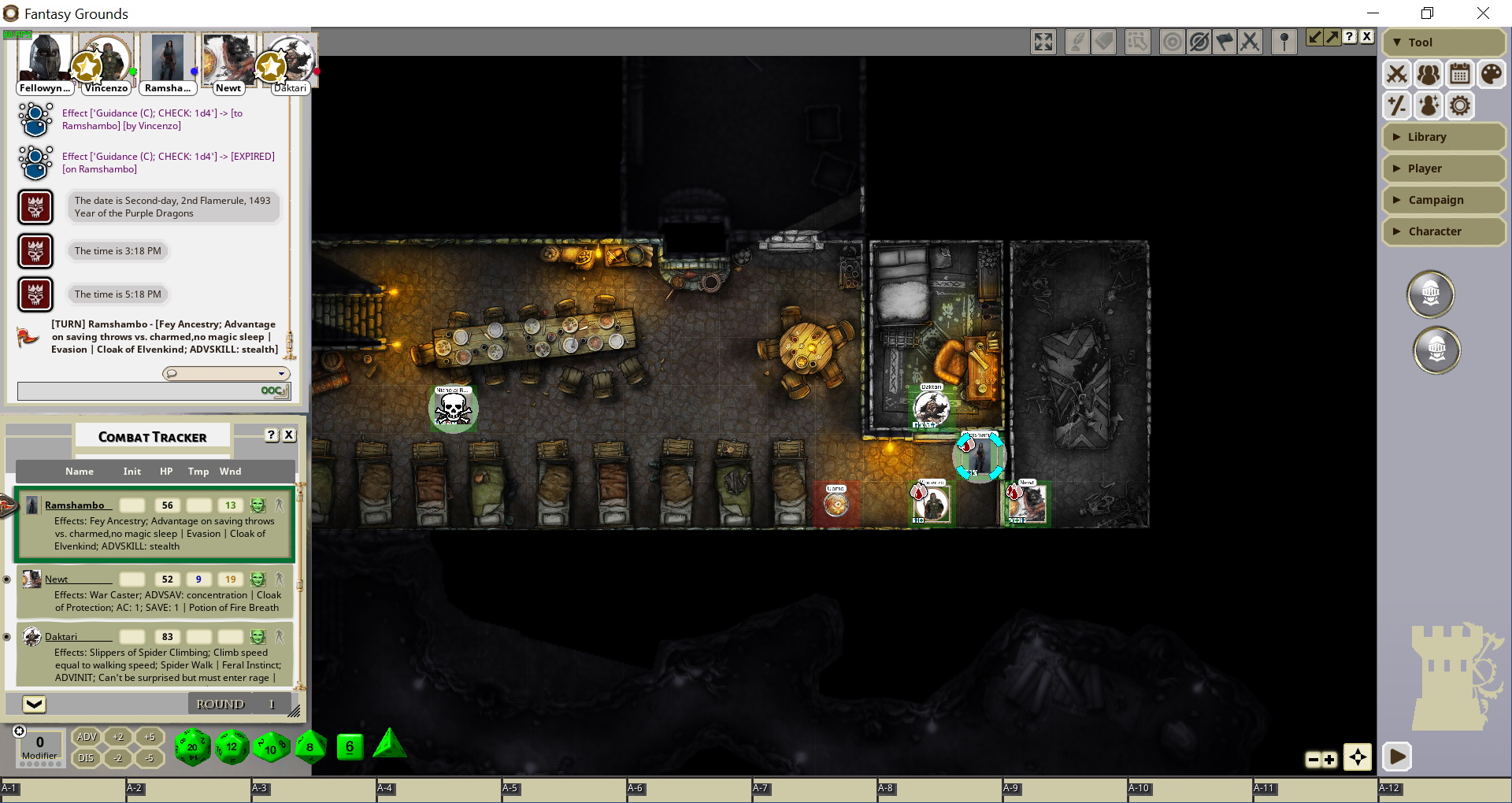Close the Combat Tracker window
The width and height of the screenshot is (1512, 803).
coord(289,435)
